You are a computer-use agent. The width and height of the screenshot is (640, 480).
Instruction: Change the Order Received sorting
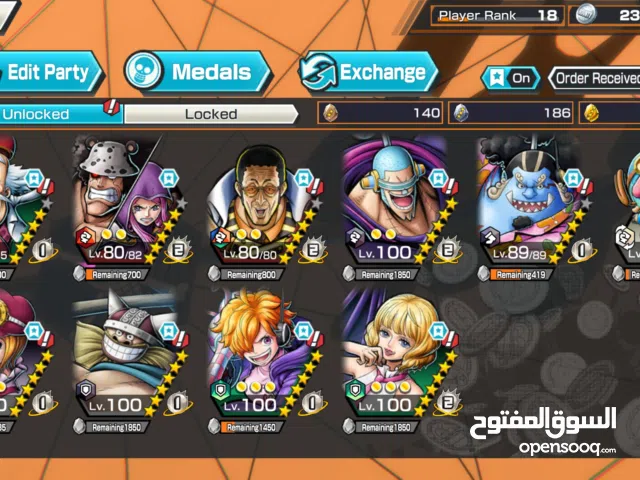point(595,78)
